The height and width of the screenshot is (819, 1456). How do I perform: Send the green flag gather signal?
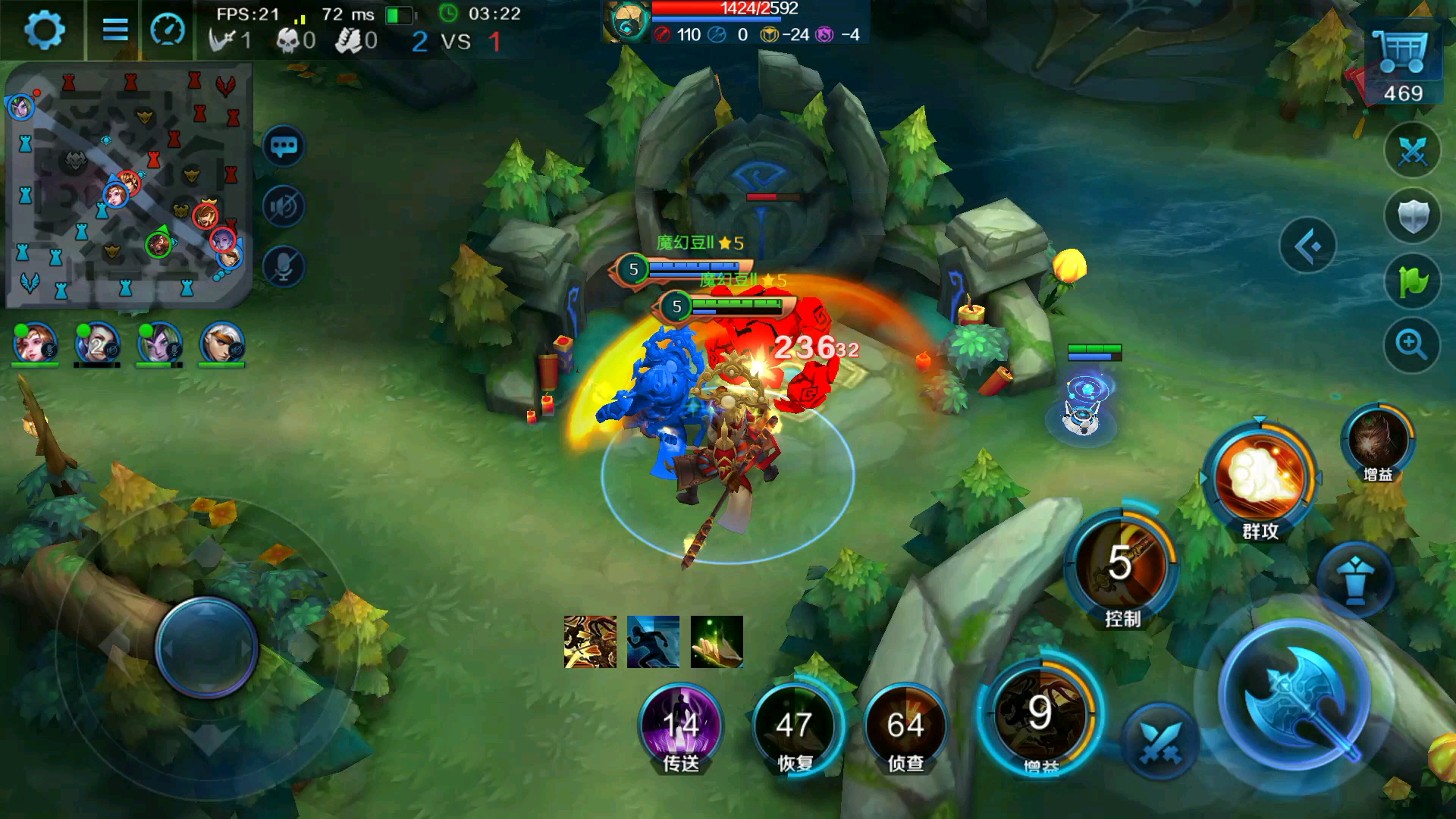point(1412,281)
